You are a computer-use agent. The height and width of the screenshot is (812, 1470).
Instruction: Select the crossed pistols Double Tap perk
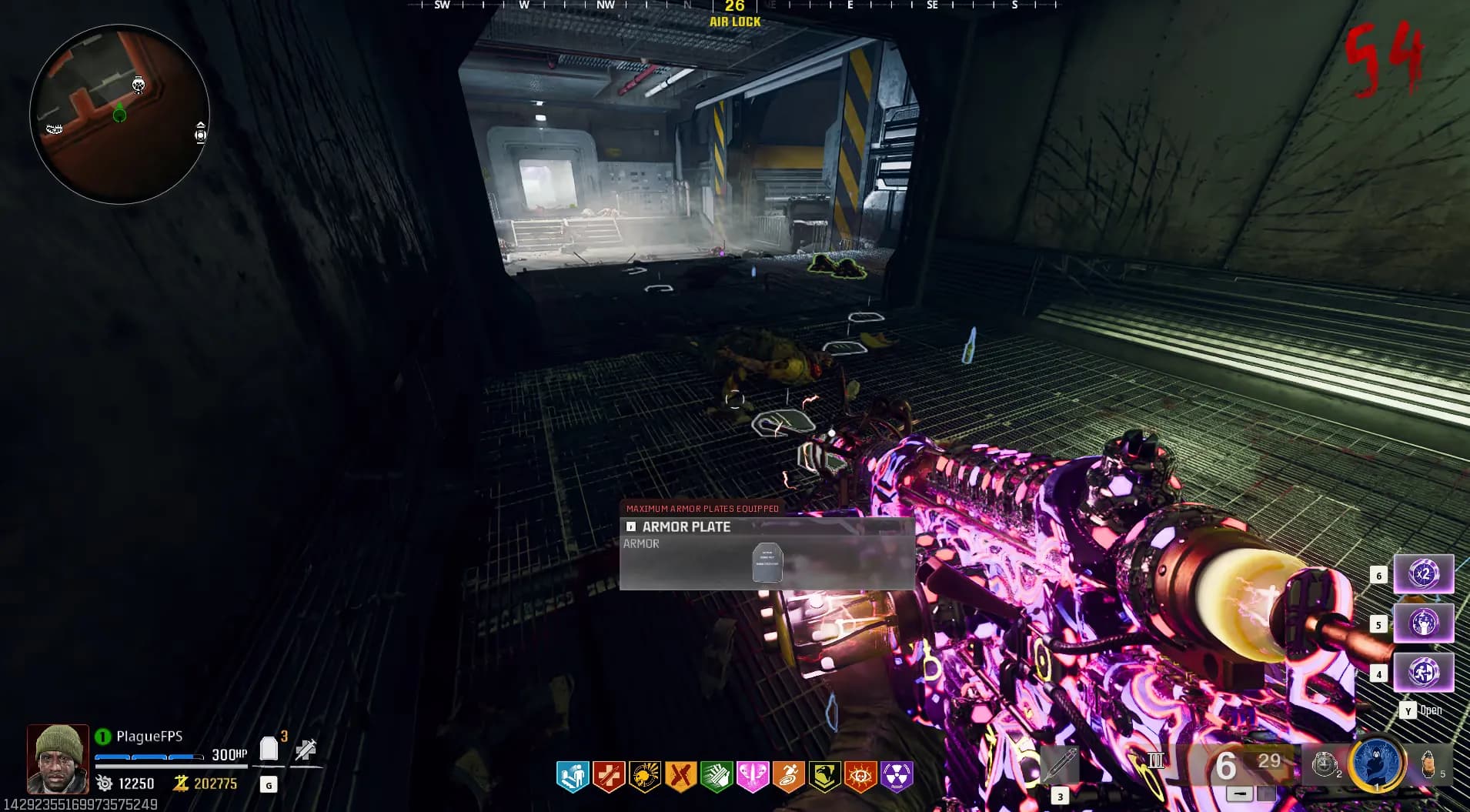tap(680, 777)
